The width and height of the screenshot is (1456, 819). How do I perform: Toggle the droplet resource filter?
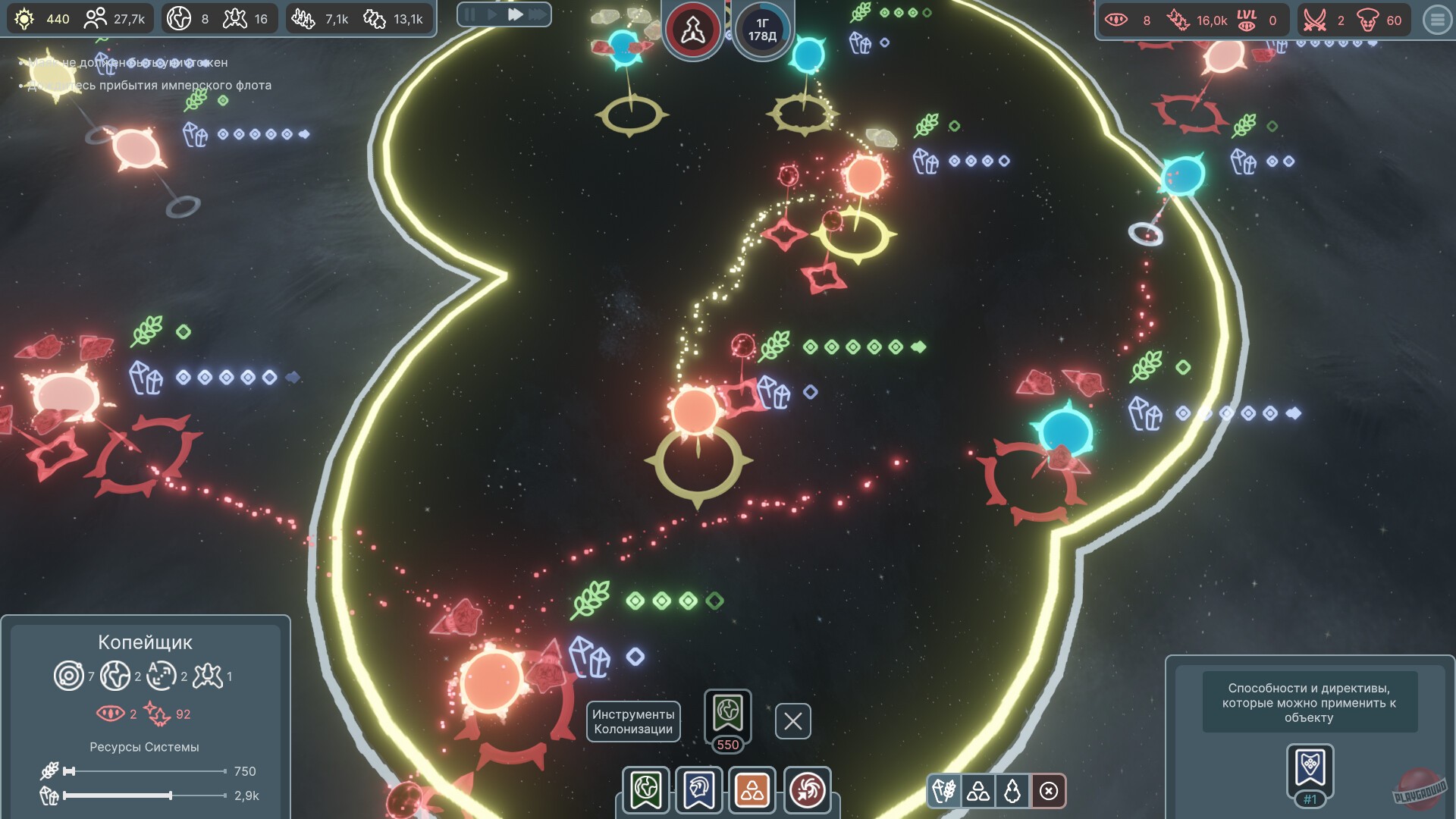click(x=1014, y=790)
